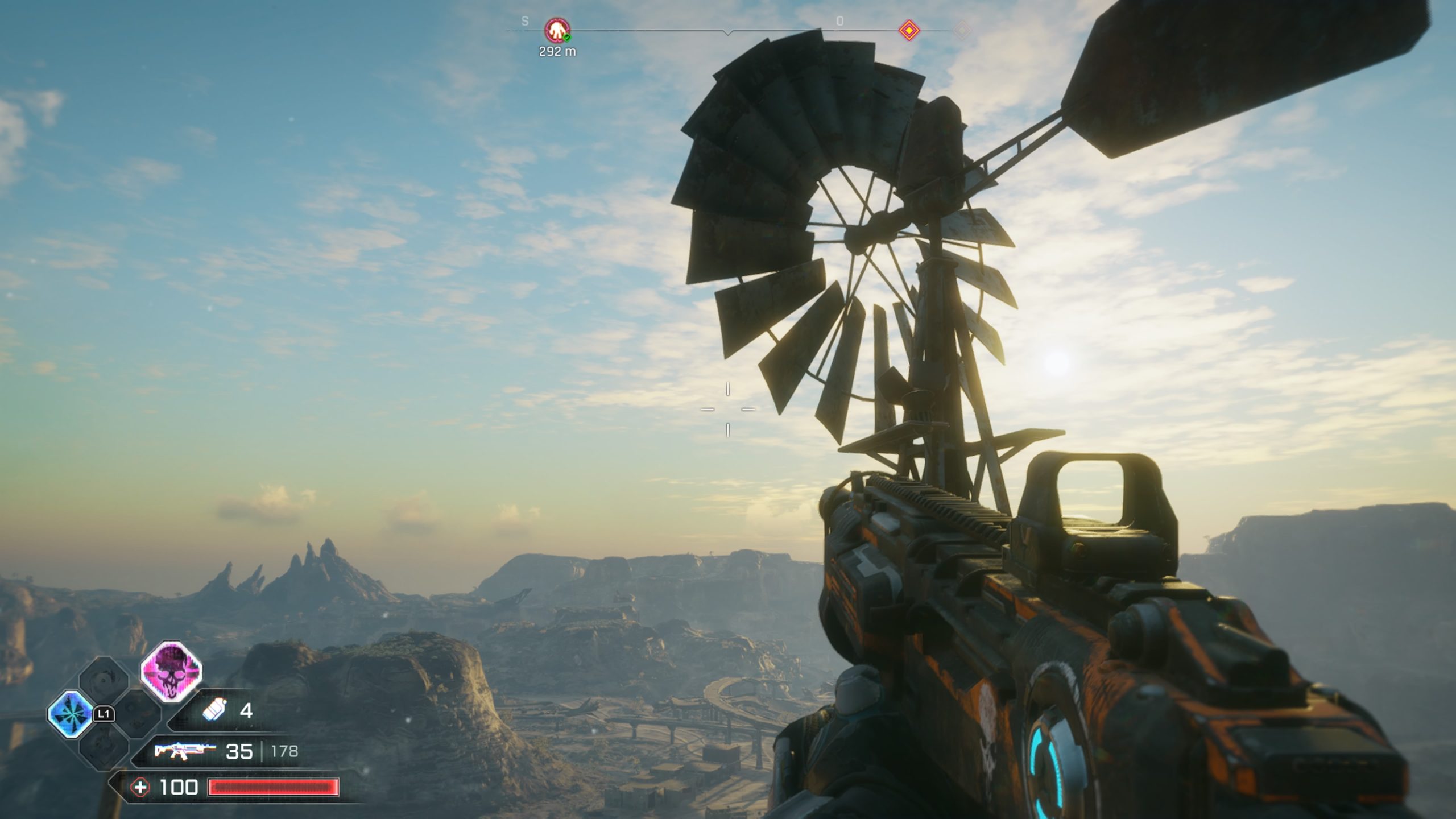
Task: Click the faded diamond marker on the compass
Action: click(962, 30)
